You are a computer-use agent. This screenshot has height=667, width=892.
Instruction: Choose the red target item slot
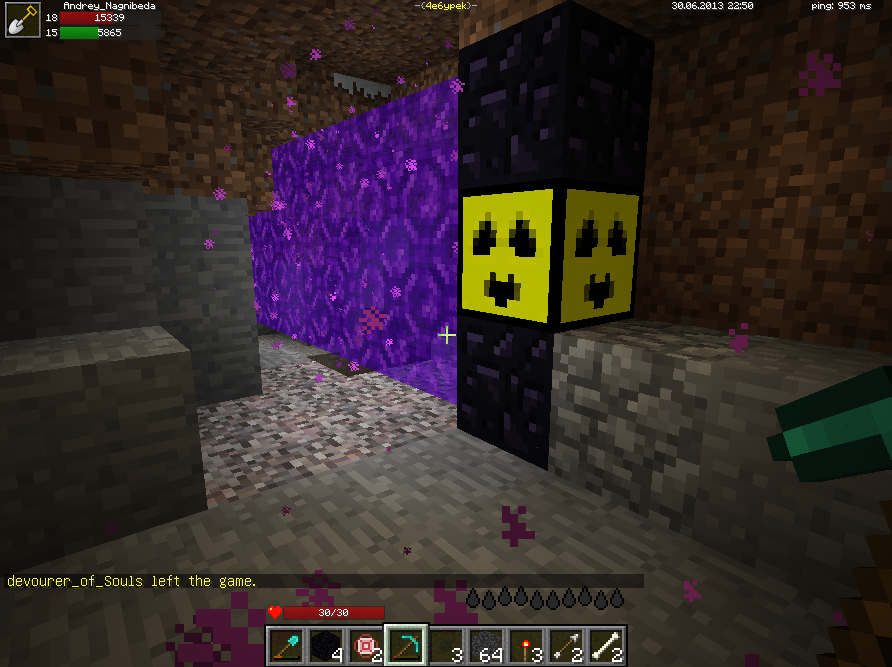[x=367, y=646]
